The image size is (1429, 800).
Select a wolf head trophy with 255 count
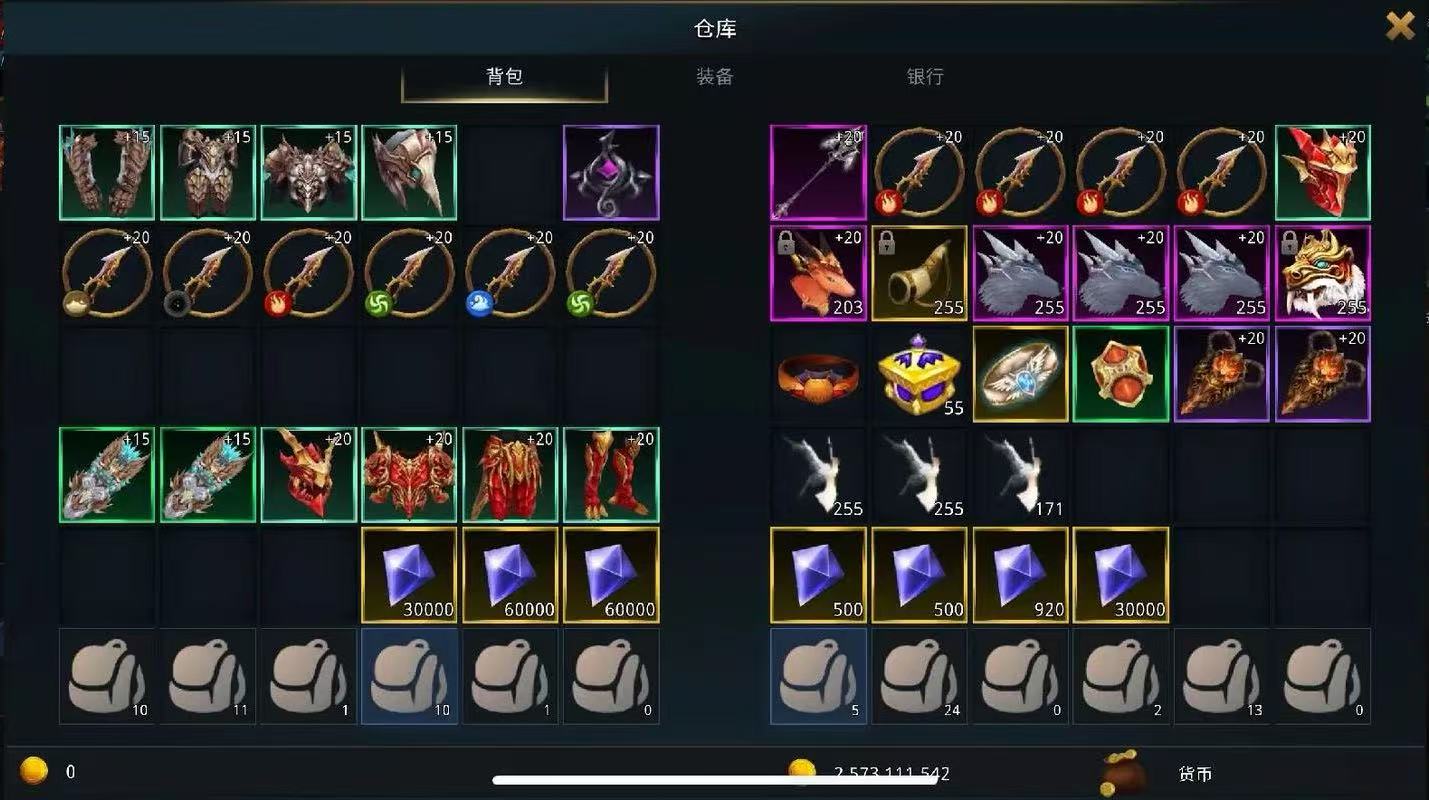coord(1019,274)
